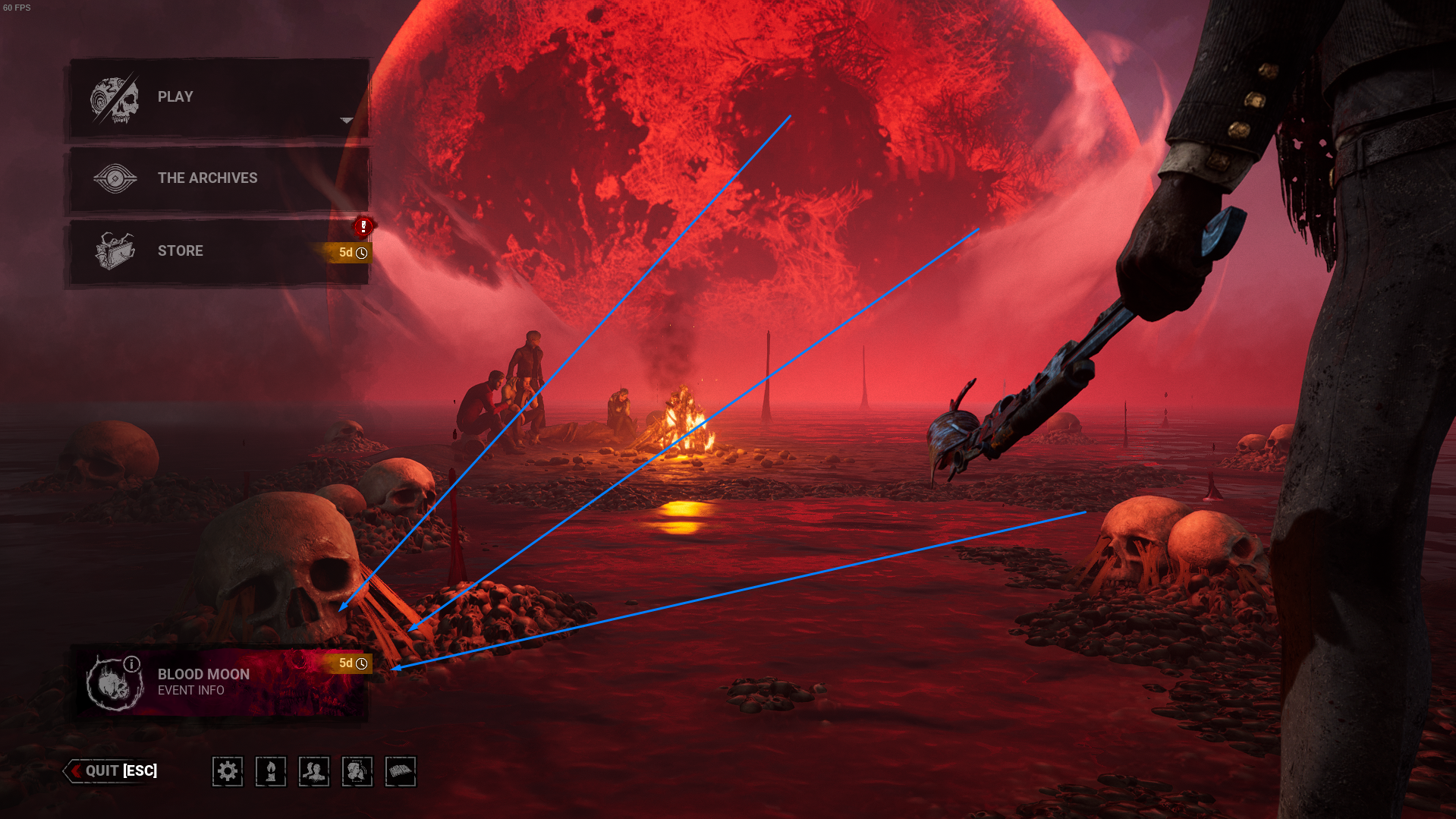Click the Quit button

tap(114, 771)
